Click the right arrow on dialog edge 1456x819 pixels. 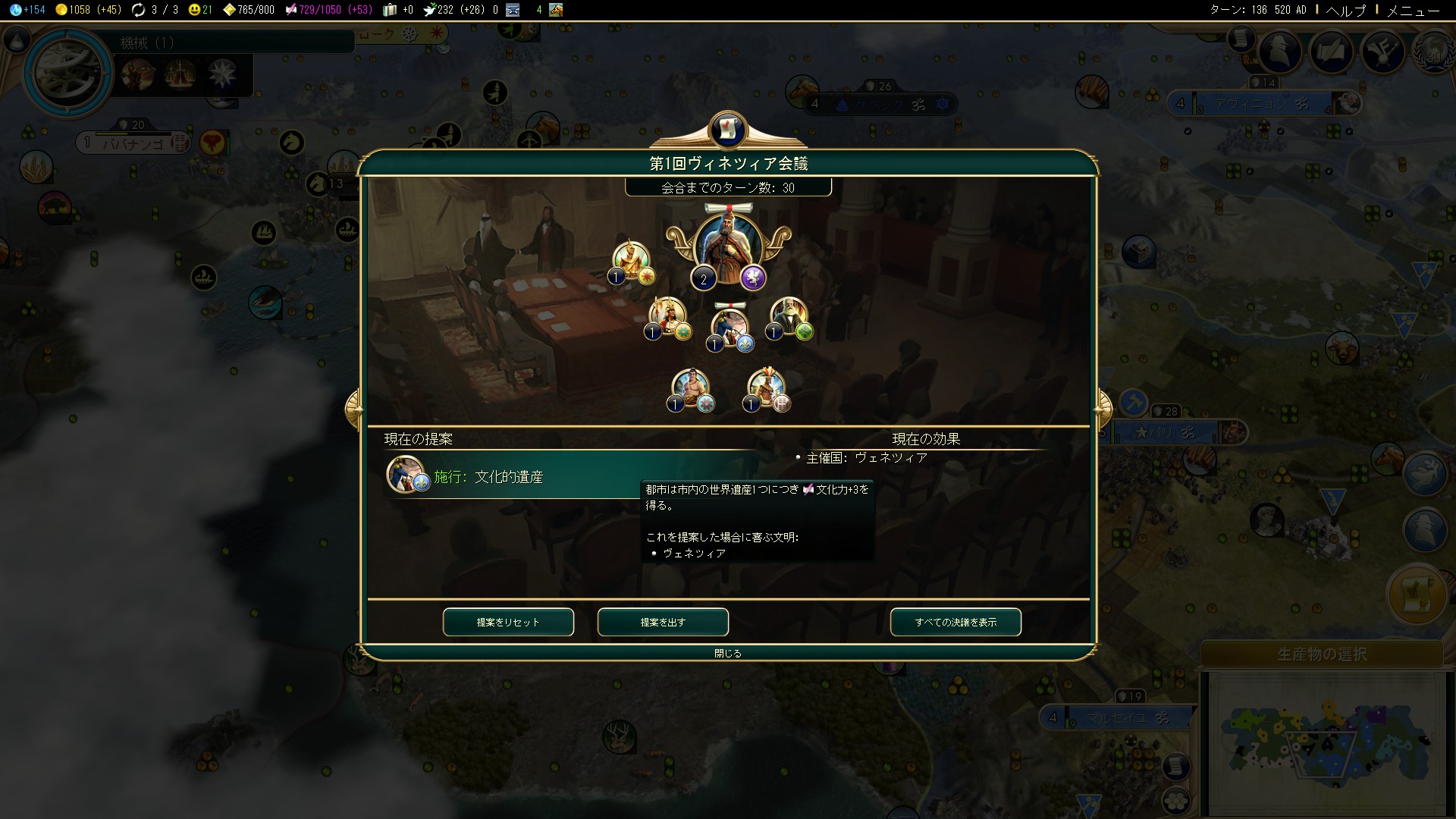(x=1103, y=409)
